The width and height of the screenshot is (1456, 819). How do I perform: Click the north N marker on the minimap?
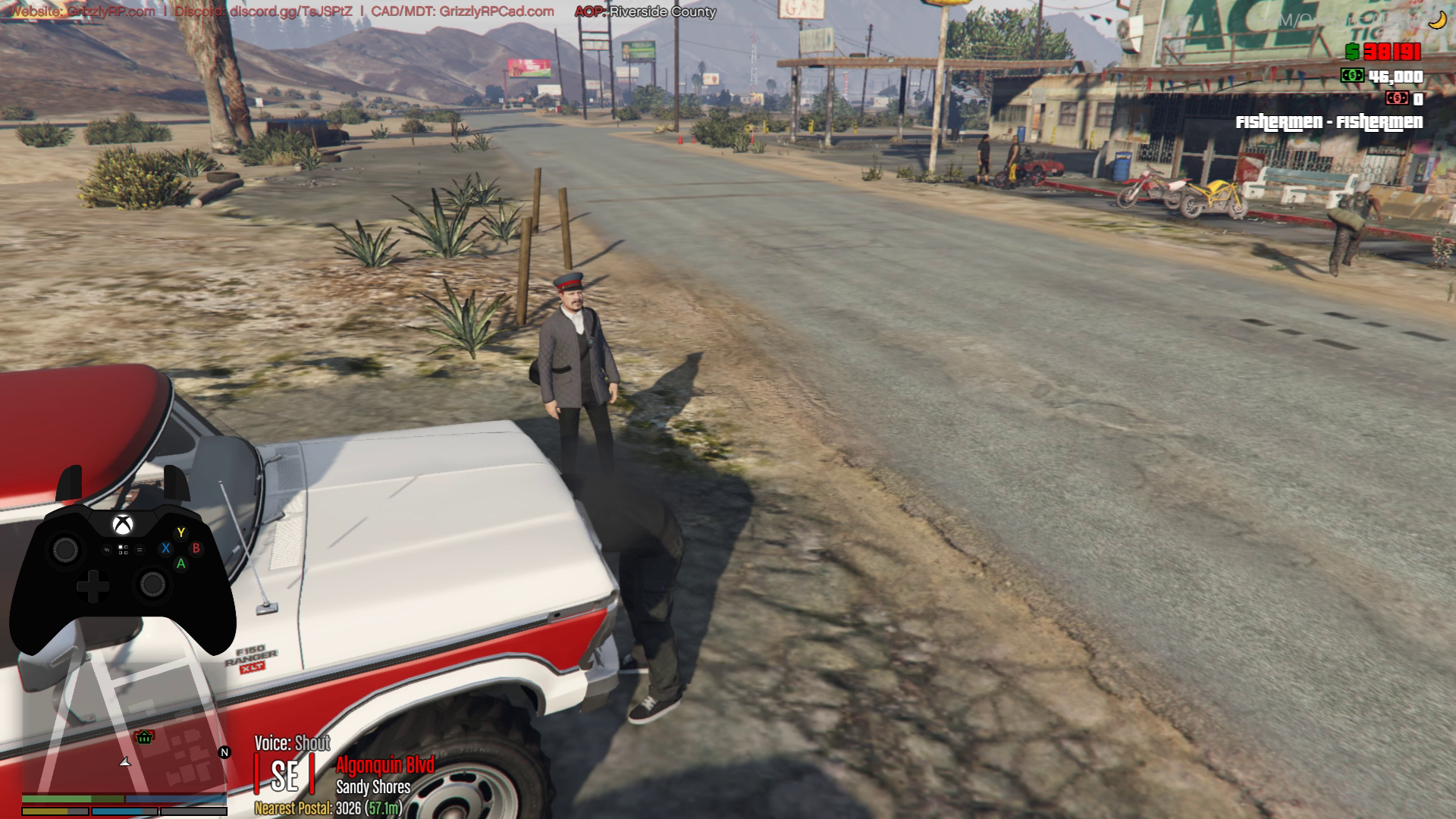pyautogui.click(x=224, y=752)
